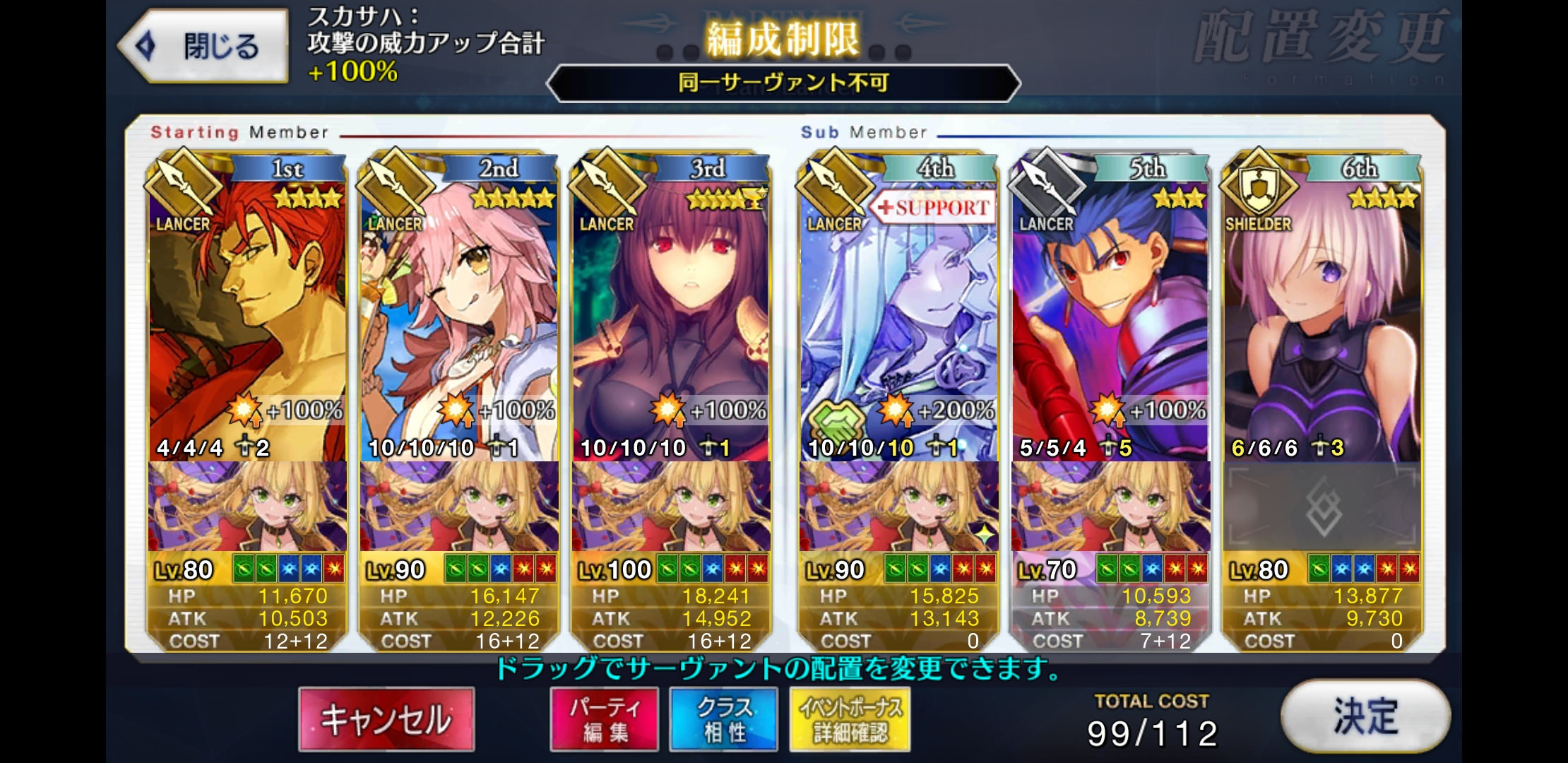Select Scathach card in the 3rd slot

coord(671,318)
